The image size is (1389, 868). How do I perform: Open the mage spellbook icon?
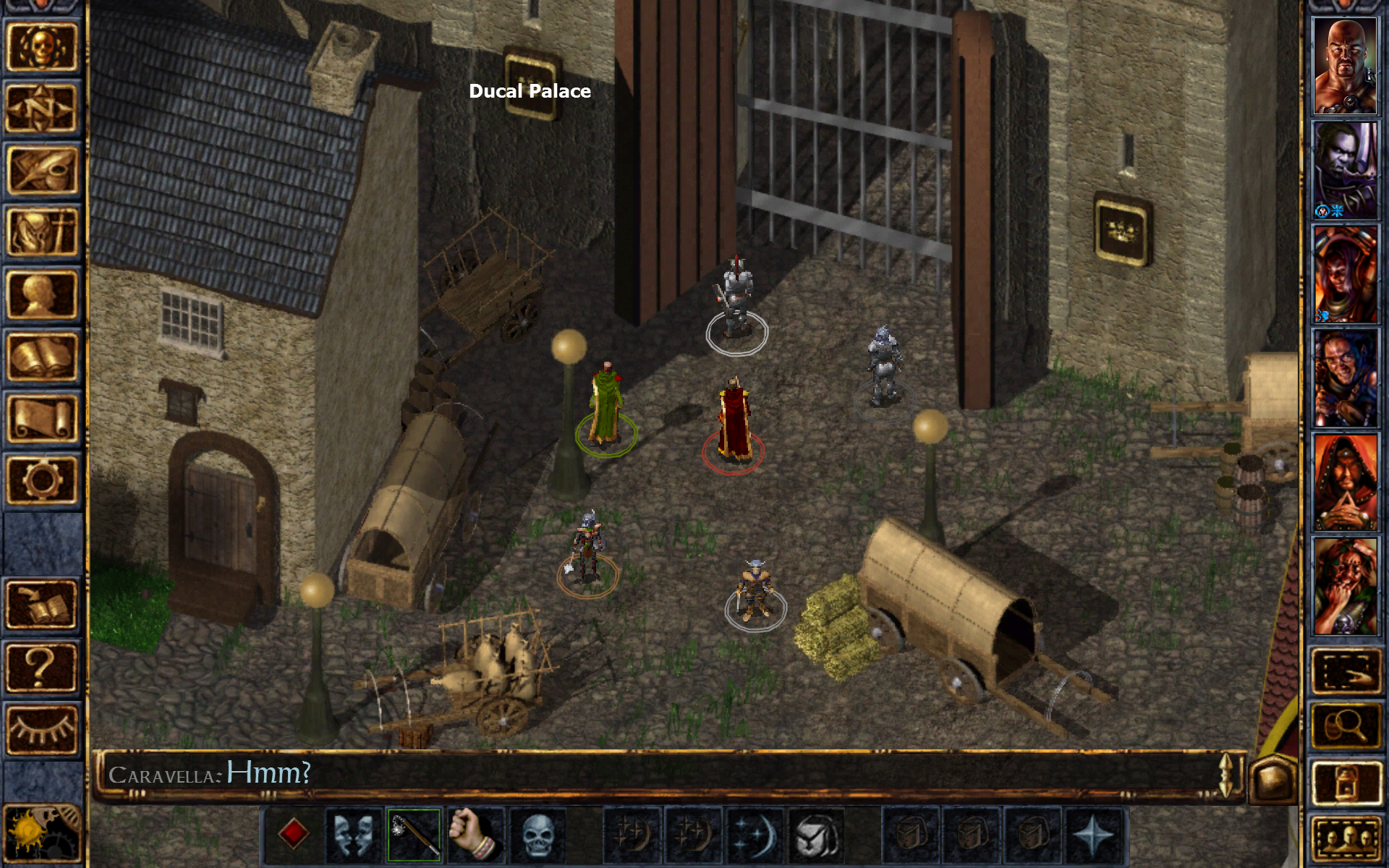pos(41,354)
